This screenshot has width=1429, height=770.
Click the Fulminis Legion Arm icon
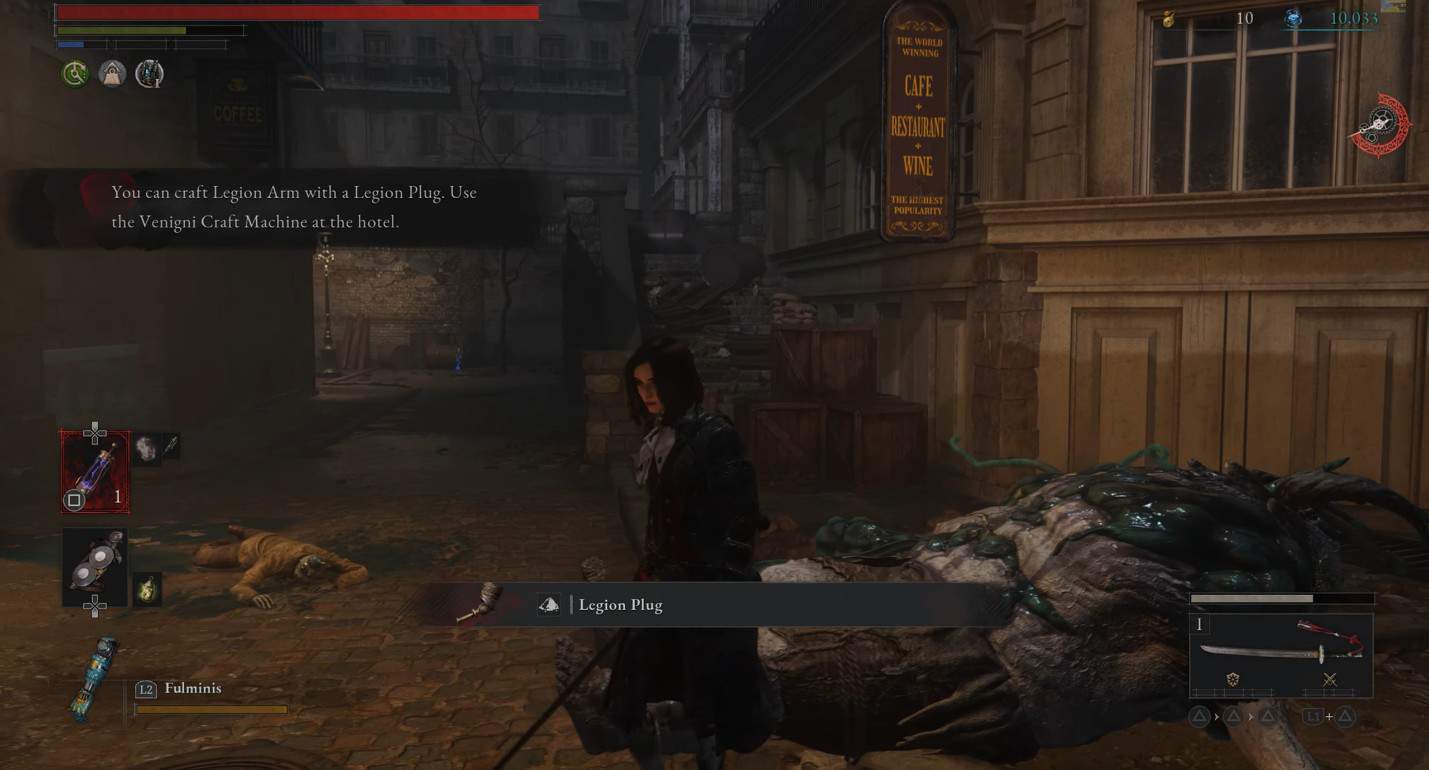pyautogui.click(x=96, y=679)
